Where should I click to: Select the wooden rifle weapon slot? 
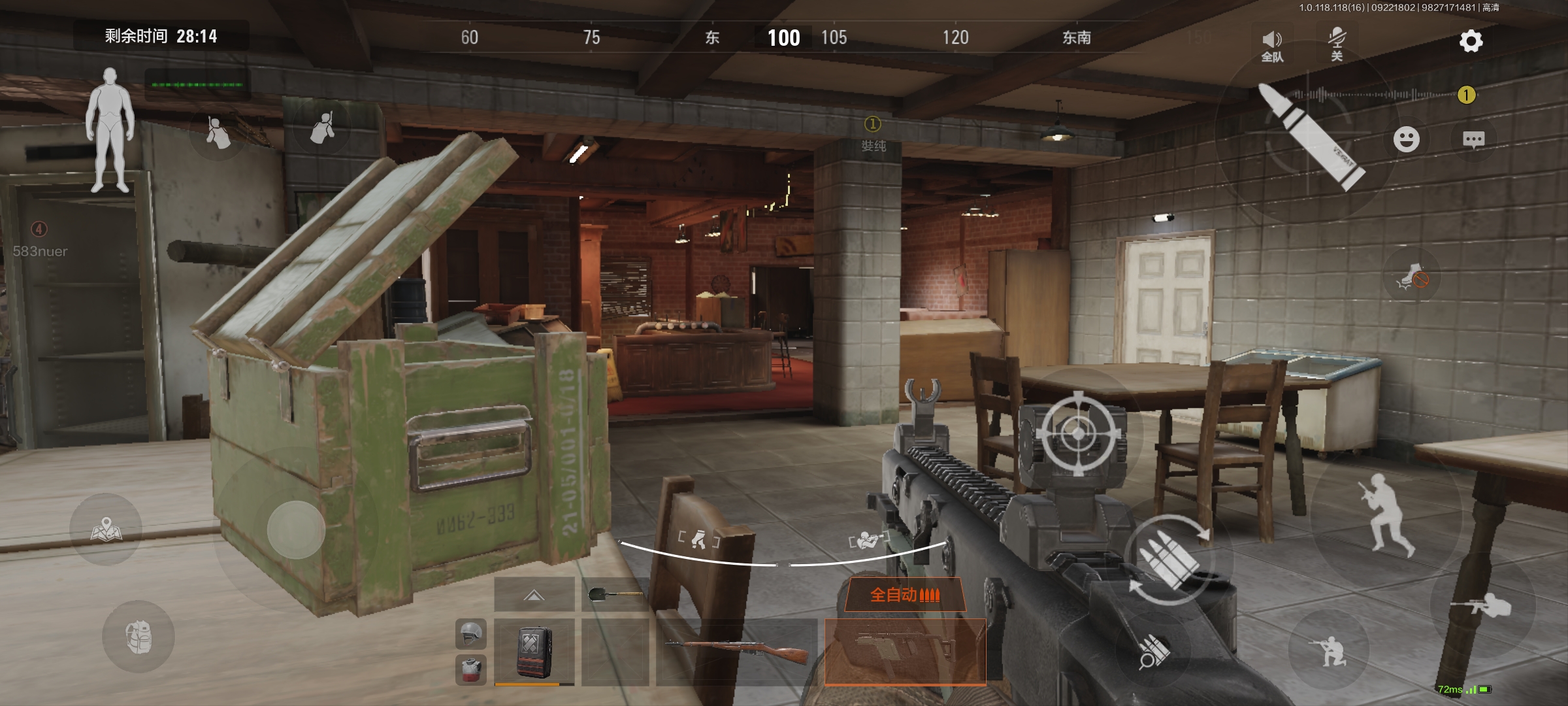(x=736, y=651)
